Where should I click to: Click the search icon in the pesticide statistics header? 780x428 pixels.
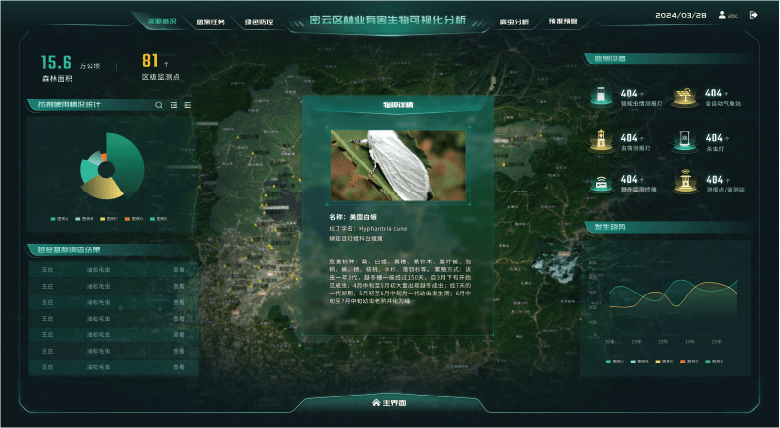pos(158,104)
